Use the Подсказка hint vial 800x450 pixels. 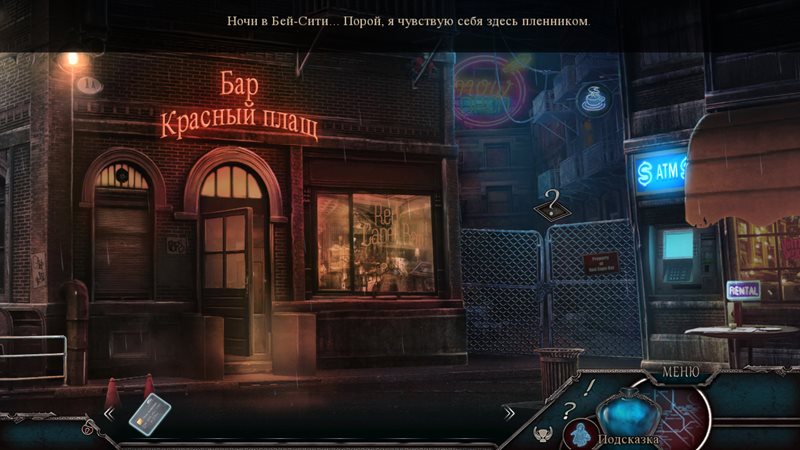tap(626, 412)
